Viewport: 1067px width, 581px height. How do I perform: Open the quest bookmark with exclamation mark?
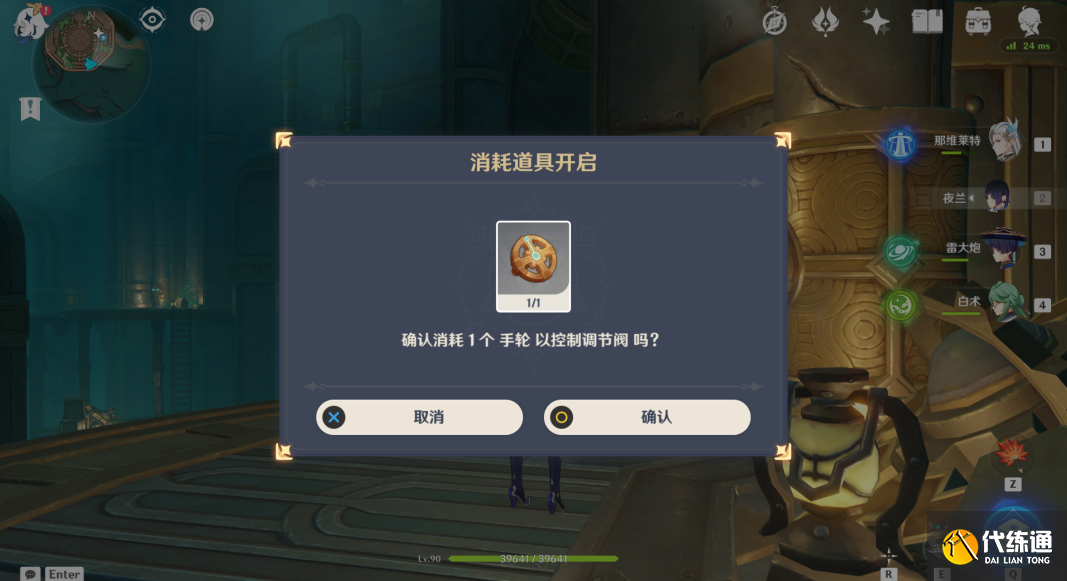point(30,108)
